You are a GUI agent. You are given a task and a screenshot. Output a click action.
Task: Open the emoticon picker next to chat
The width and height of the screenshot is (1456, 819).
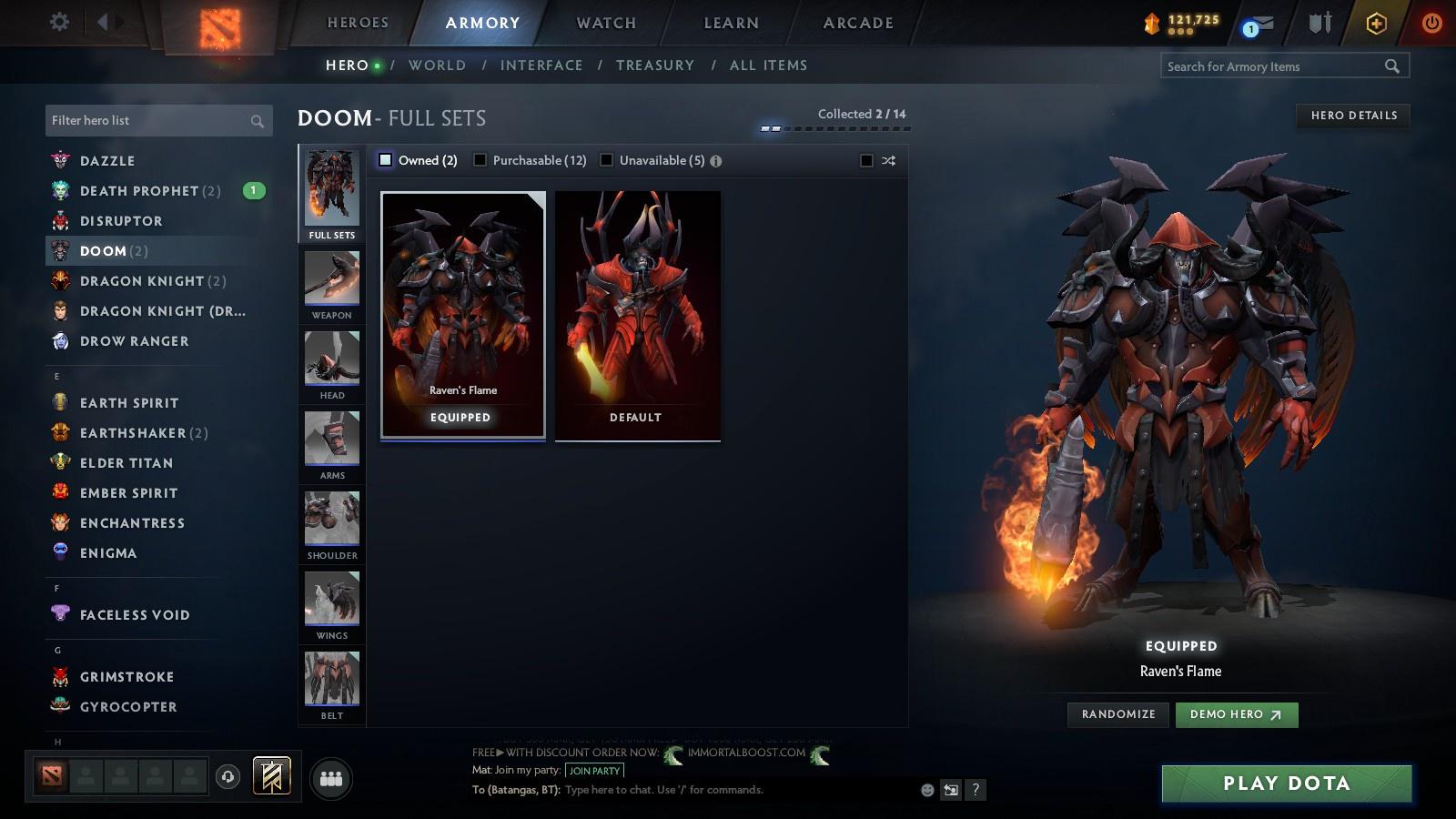point(925,790)
